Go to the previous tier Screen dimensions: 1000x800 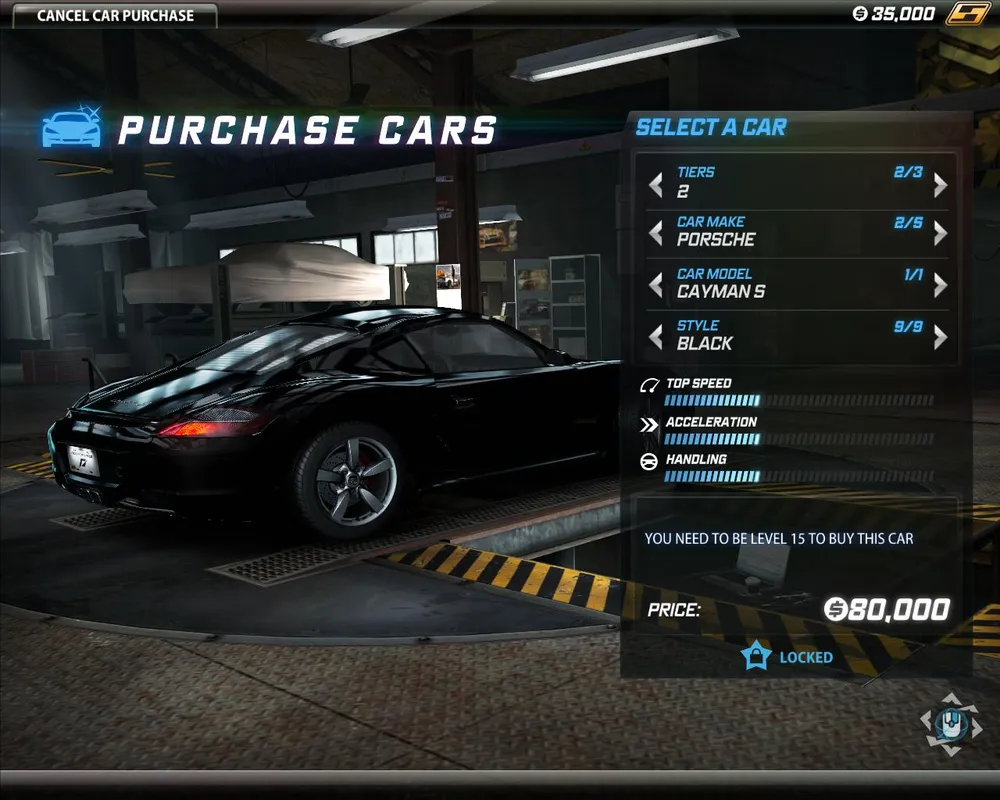coord(656,185)
